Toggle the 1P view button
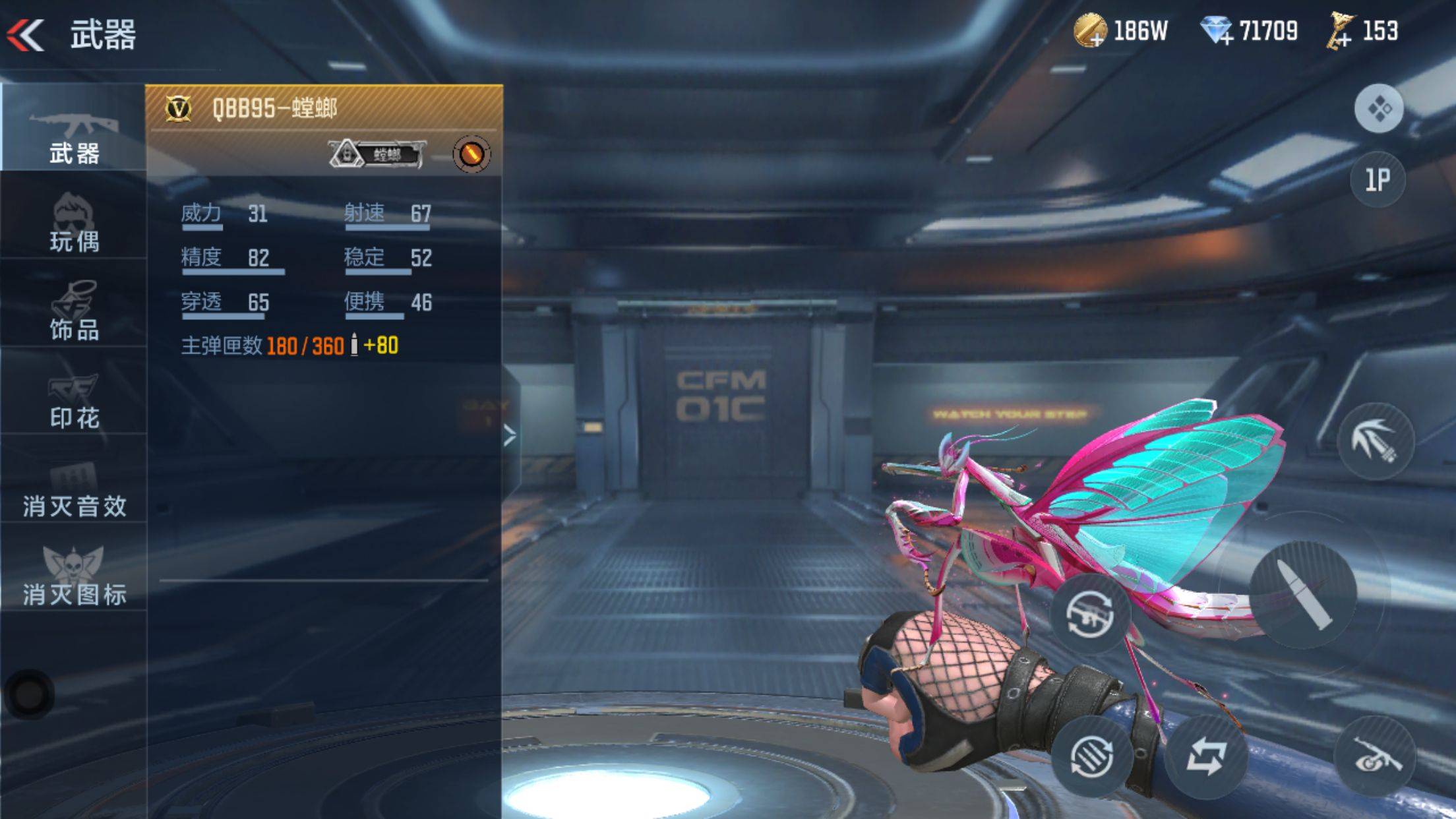The width and height of the screenshot is (1456, 819). coord(1378,179)
